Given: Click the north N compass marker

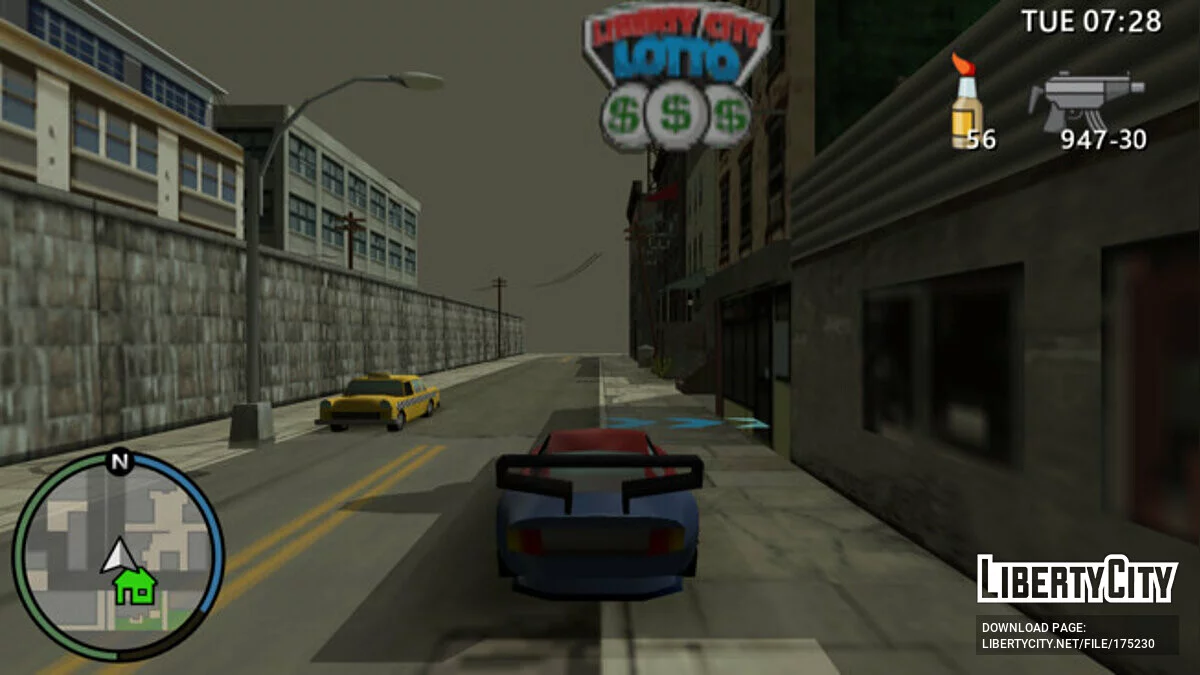Looking at the screenshot, I should (x=120, y=461).
